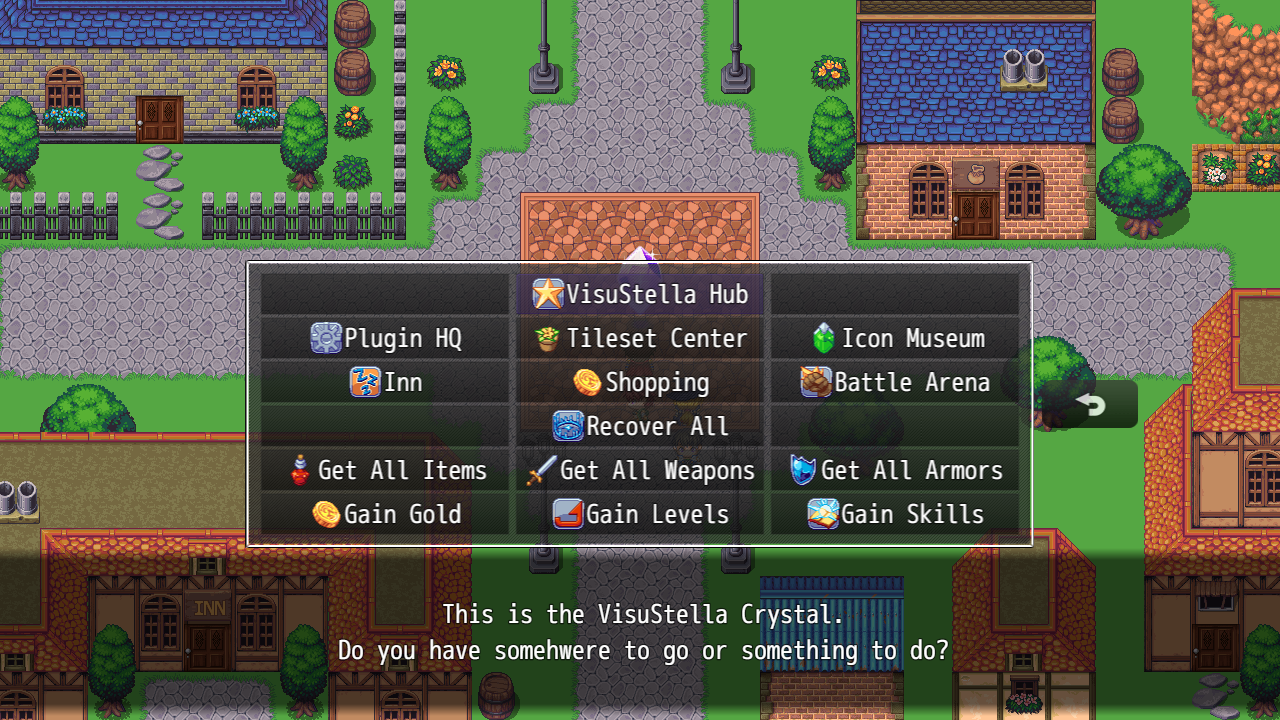Click the back arrow button

click(1090, 404)
